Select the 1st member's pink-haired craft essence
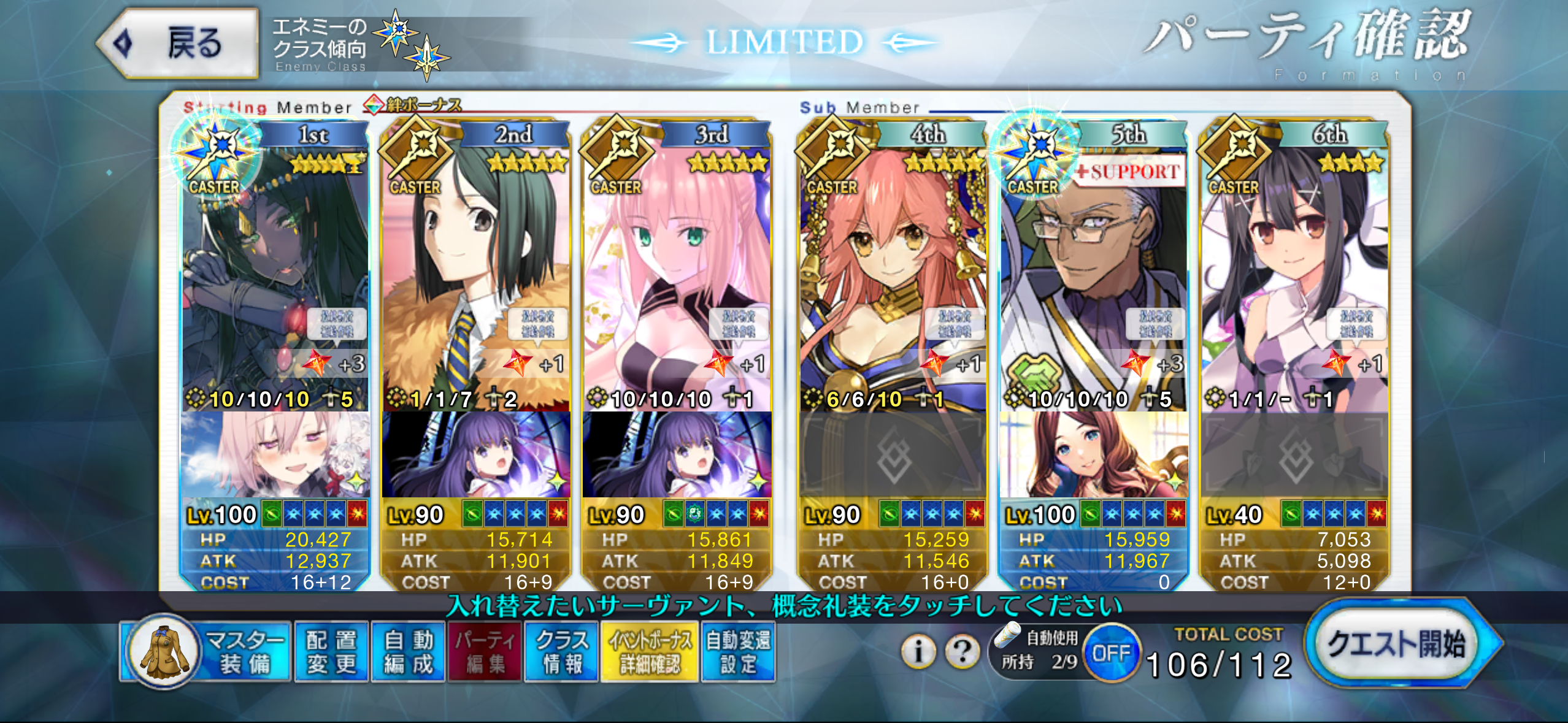 pos(275,455)
